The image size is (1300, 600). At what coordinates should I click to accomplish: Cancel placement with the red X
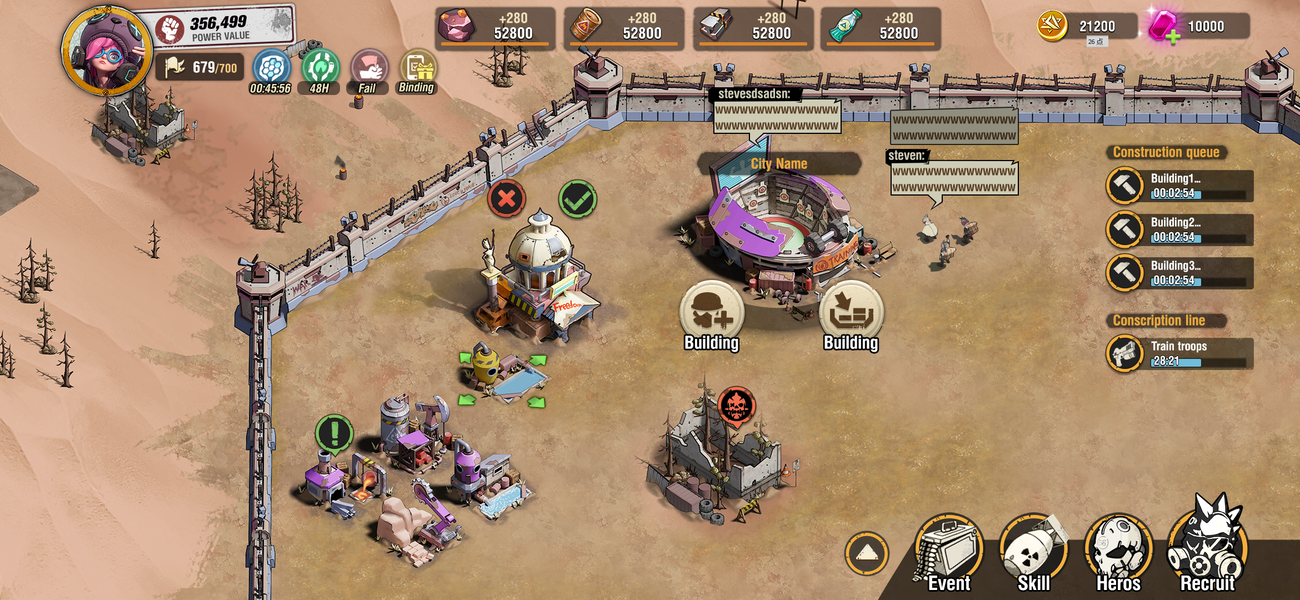[507, 199]
